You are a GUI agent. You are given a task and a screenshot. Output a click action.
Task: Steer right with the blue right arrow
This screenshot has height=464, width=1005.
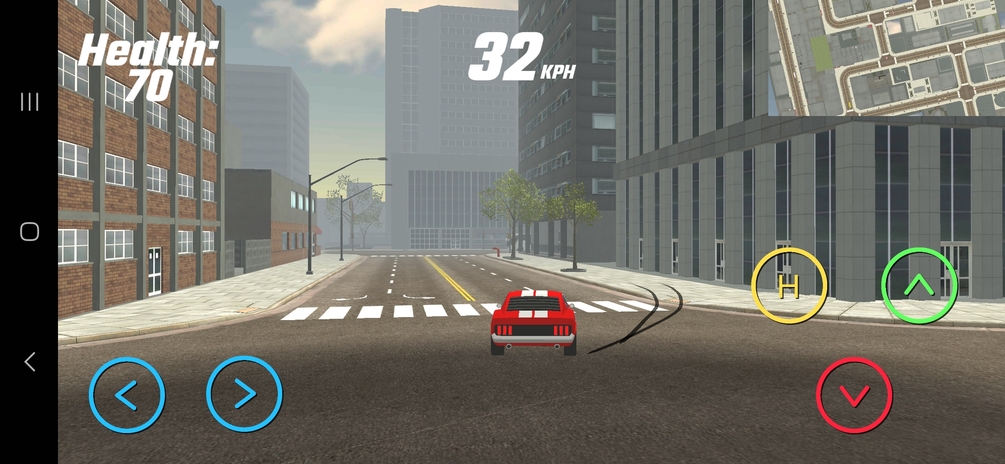[244, 394]
